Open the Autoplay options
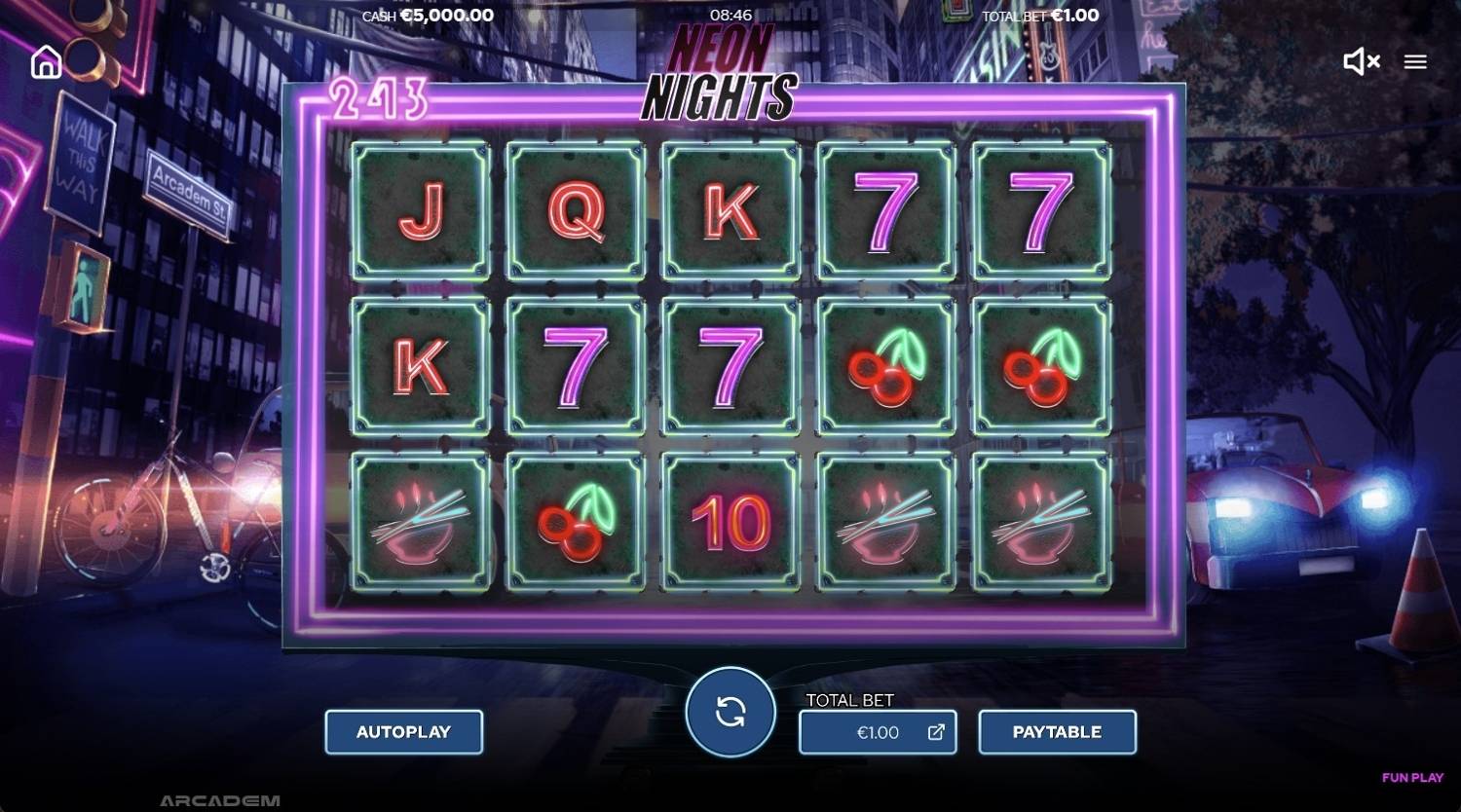This screenshot has width=1461, height=812. click(403, 732)
